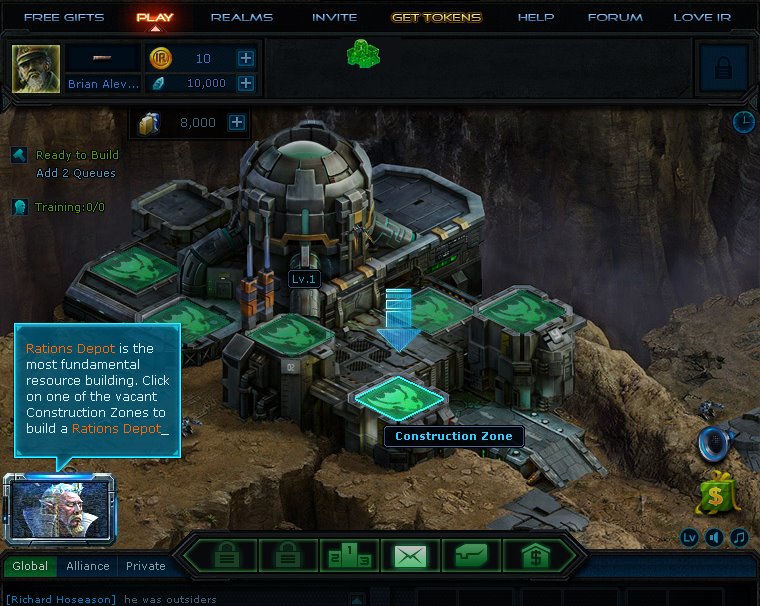Open the Invite page
The height and width of the screenshot is (606, 760).
[334, 17]
